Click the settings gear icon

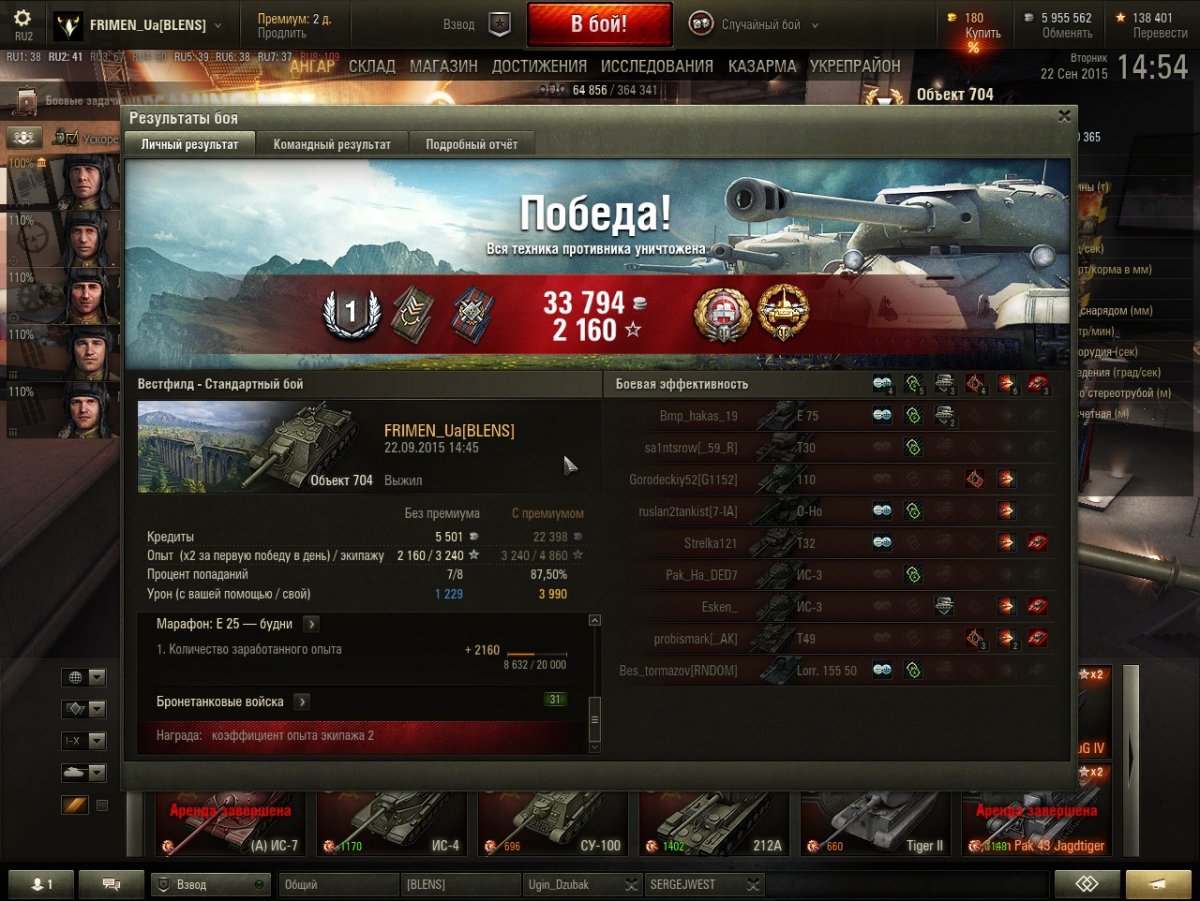[23, 19]
